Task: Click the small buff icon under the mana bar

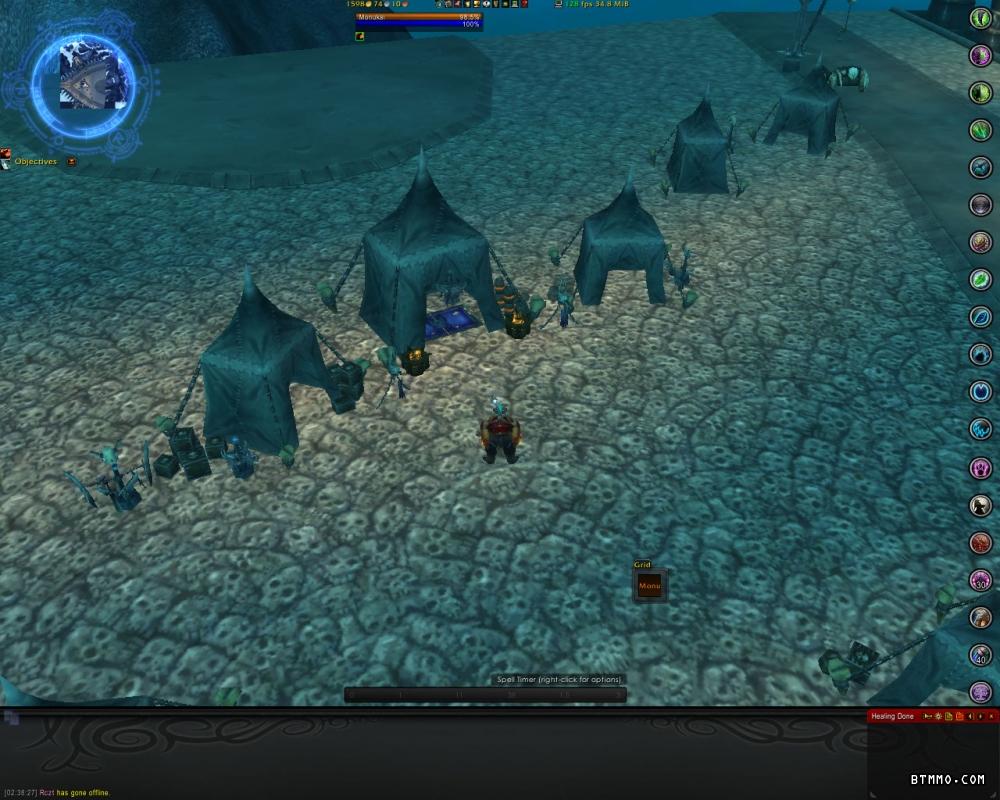Action: click(x=360, y=36)
